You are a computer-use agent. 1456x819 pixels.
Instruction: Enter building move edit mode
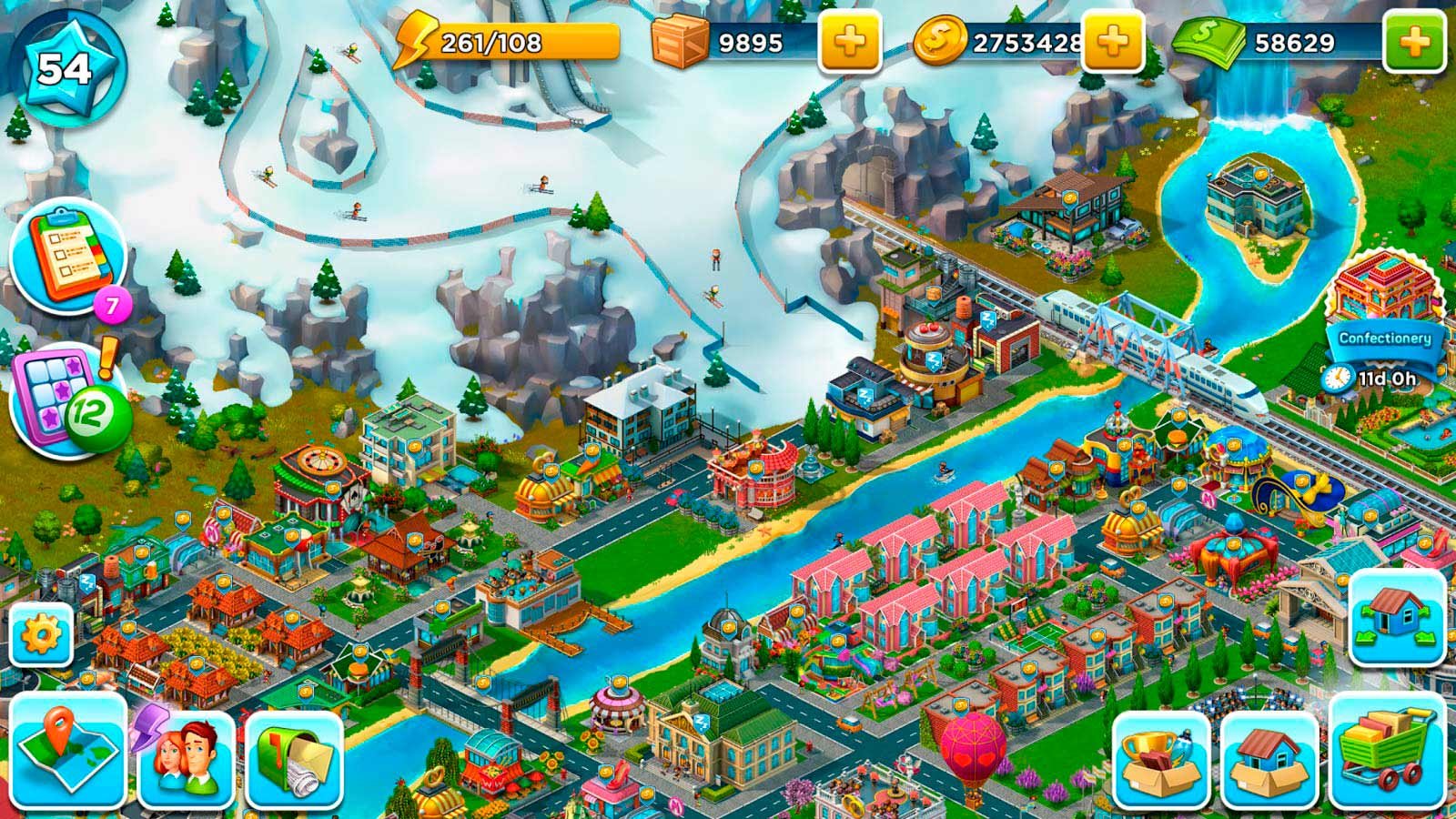[x=1397, y=617]
